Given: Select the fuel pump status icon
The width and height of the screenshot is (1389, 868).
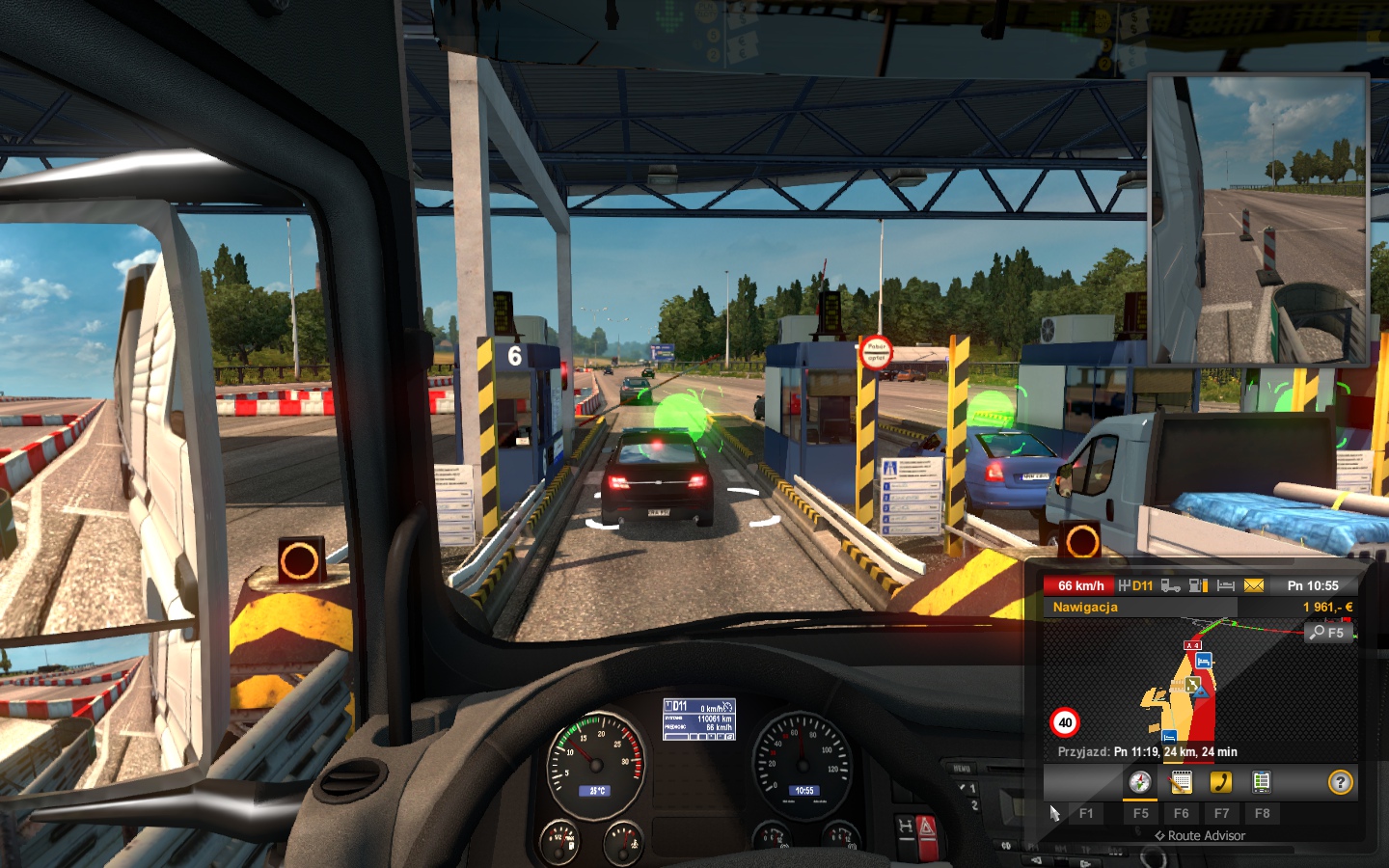Looking at the screenshot, I should coord(1198,585).
